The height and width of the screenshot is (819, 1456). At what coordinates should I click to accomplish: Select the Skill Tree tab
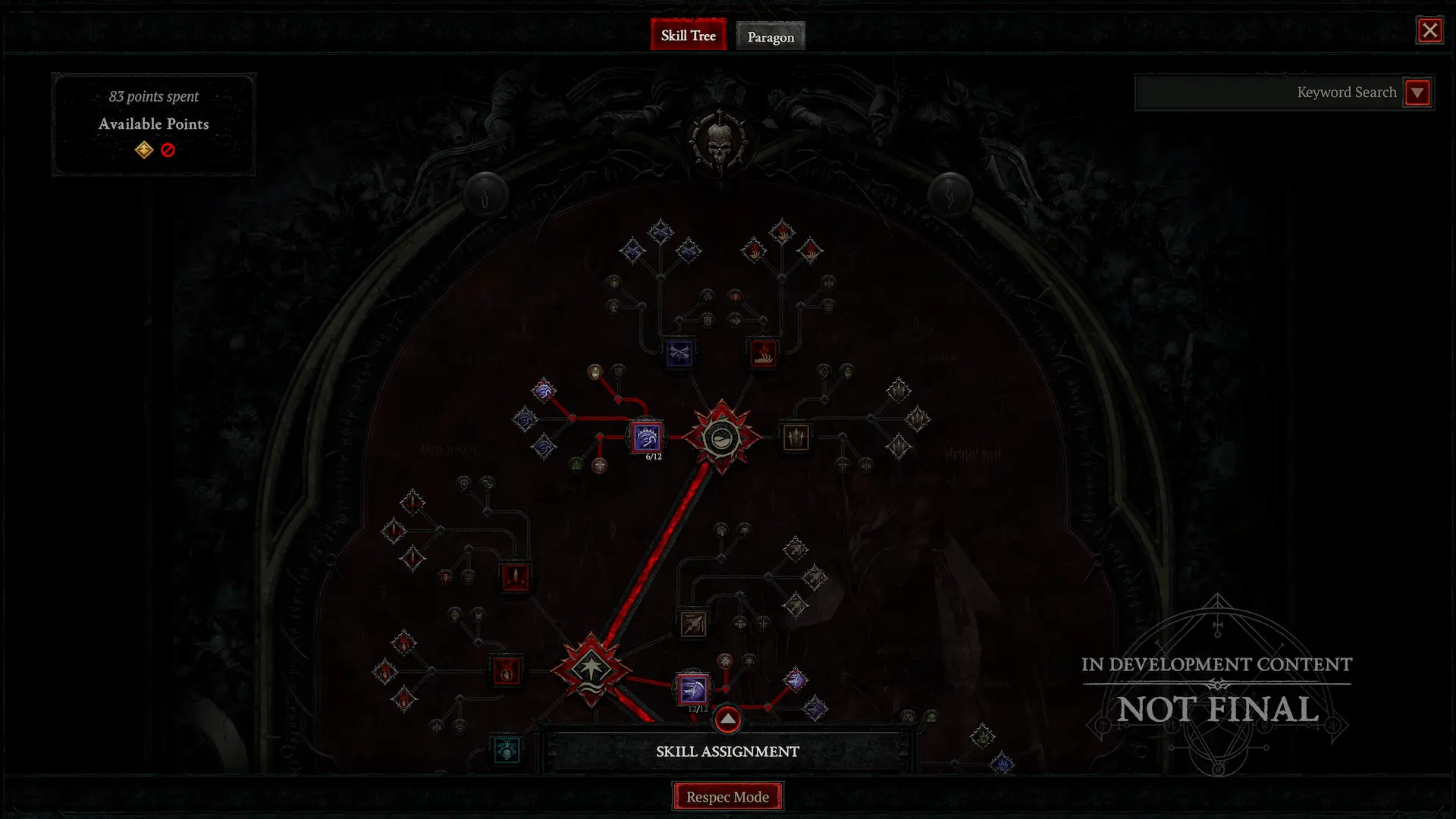click(x=688, y=35)
